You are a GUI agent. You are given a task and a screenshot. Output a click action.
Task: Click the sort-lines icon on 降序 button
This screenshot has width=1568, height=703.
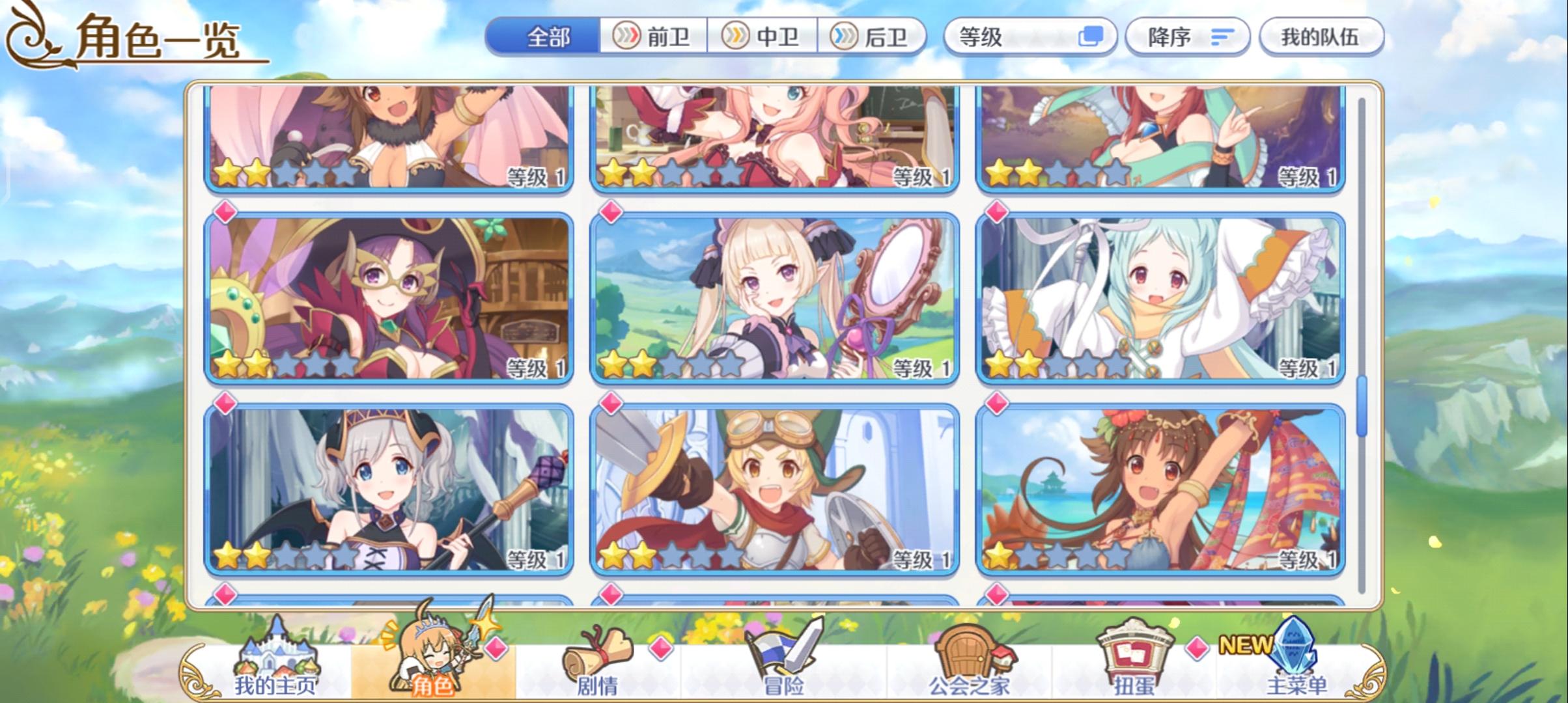(x=1223, y=37)
